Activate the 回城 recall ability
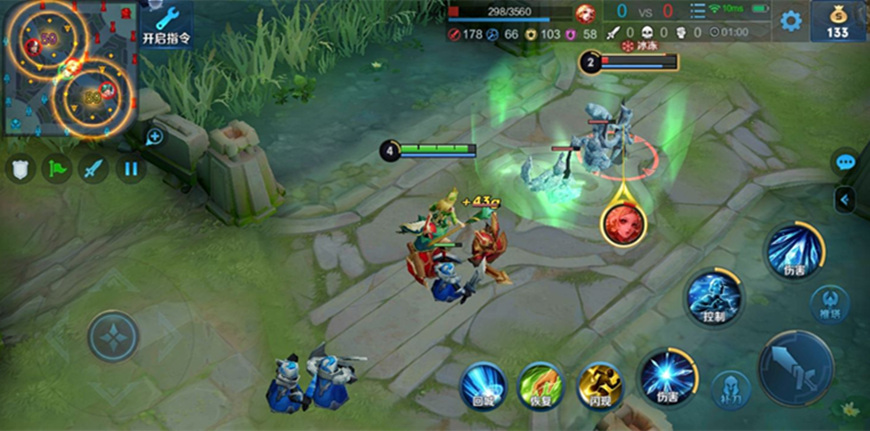Viewport: 870px width, 431px height. [484, 383]
